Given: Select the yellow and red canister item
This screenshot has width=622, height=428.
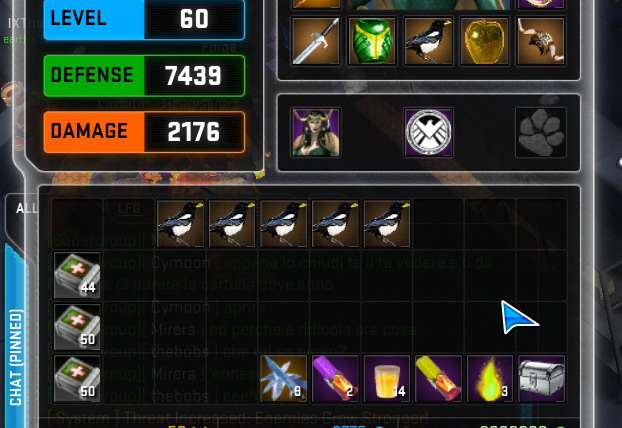Looking at the screenshot, I should pos(438,379).
